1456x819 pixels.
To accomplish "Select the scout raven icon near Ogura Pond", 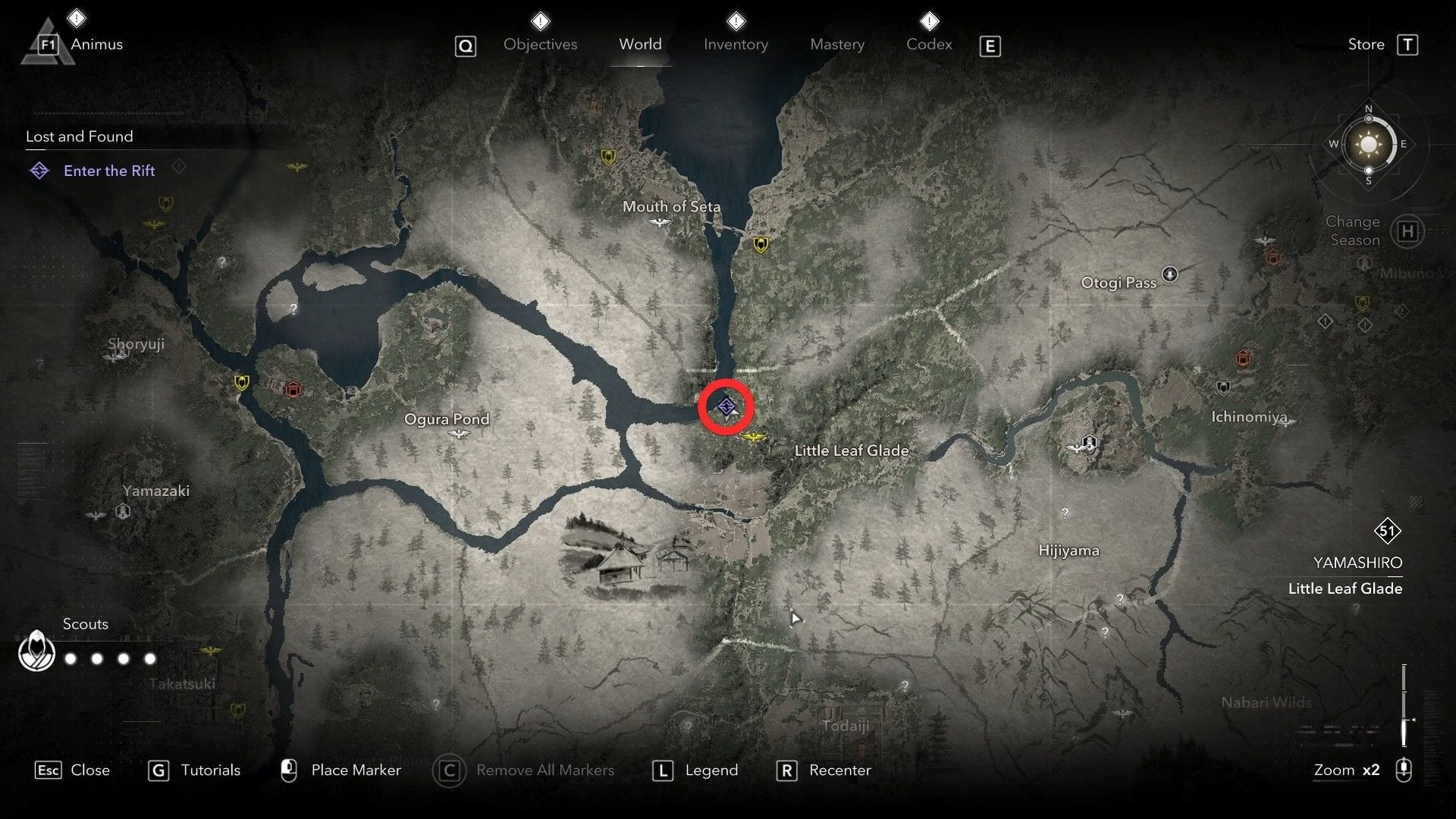I will [459, 434].
